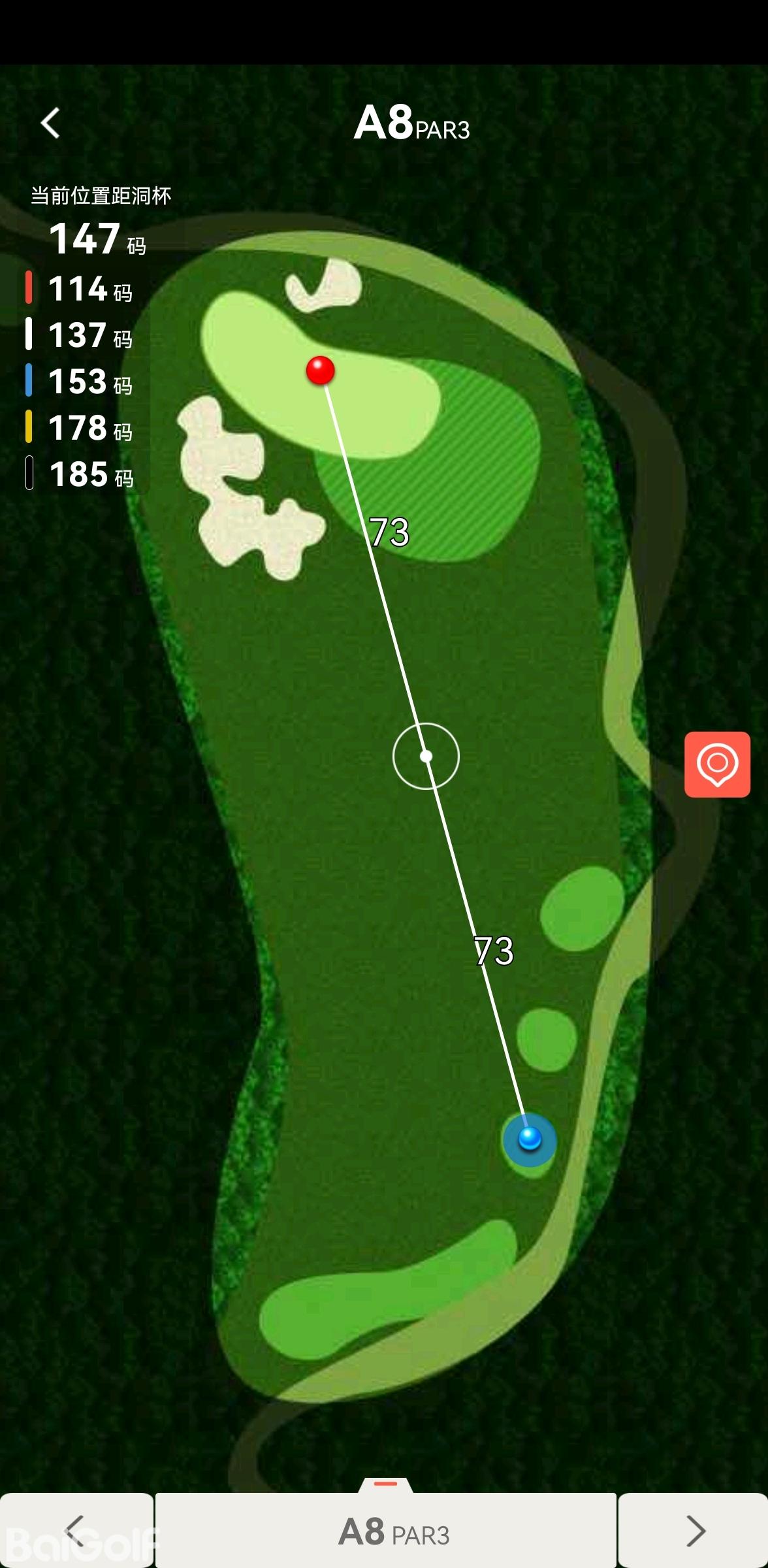
Task: Expand the red handle above hole bar
Action: tap(385, 1484)
